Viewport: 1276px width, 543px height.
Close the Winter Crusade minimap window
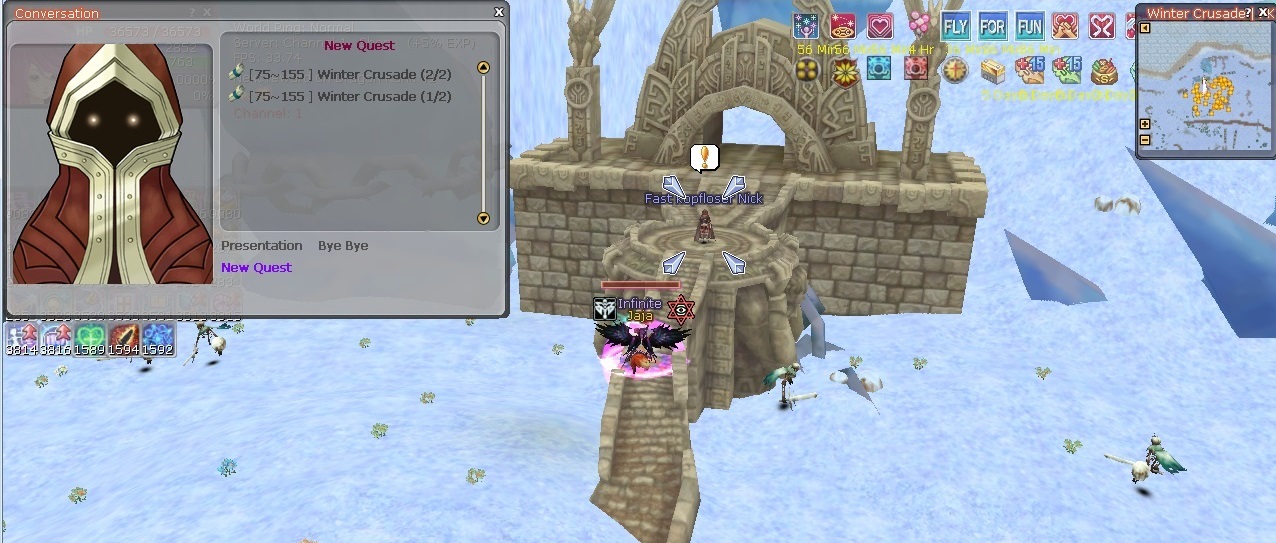coord(1263,13)
